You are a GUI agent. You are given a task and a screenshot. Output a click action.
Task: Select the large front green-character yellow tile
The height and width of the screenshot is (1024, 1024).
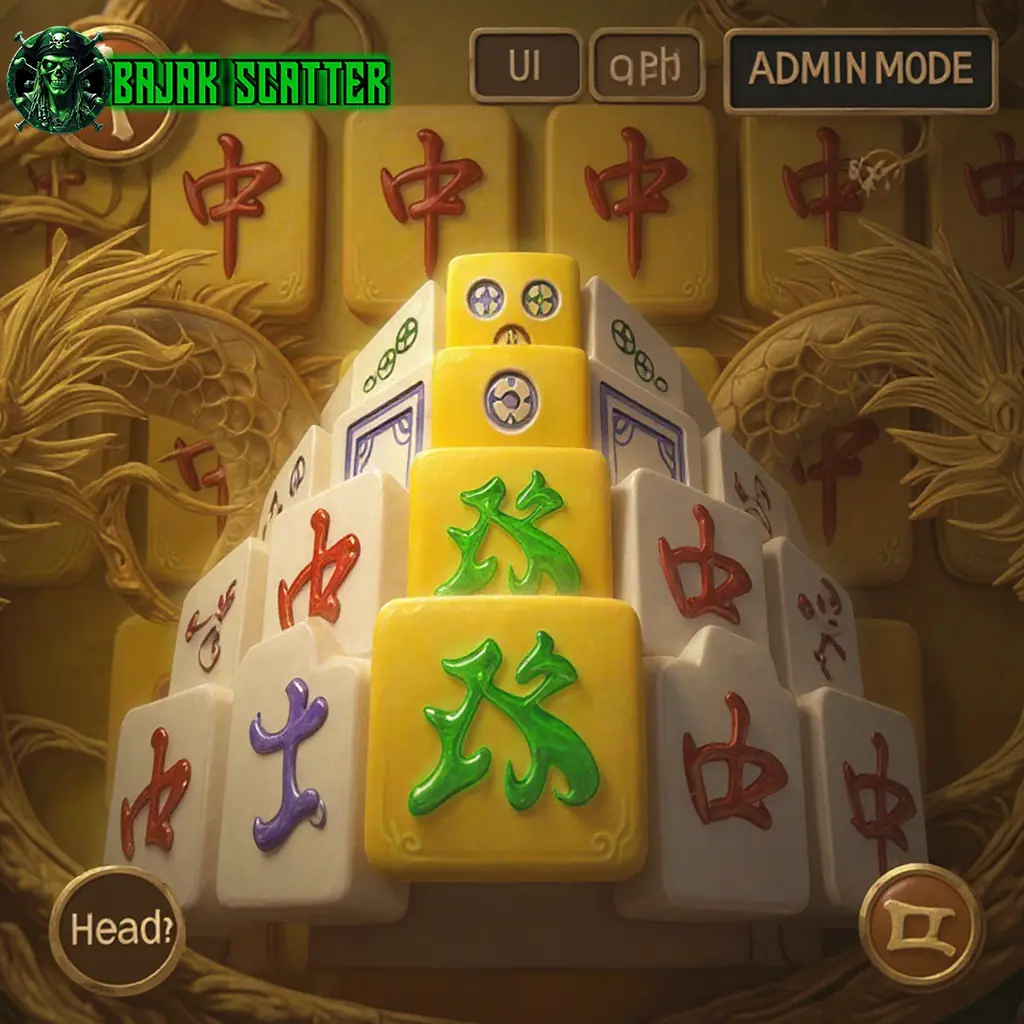coord(505,735)
